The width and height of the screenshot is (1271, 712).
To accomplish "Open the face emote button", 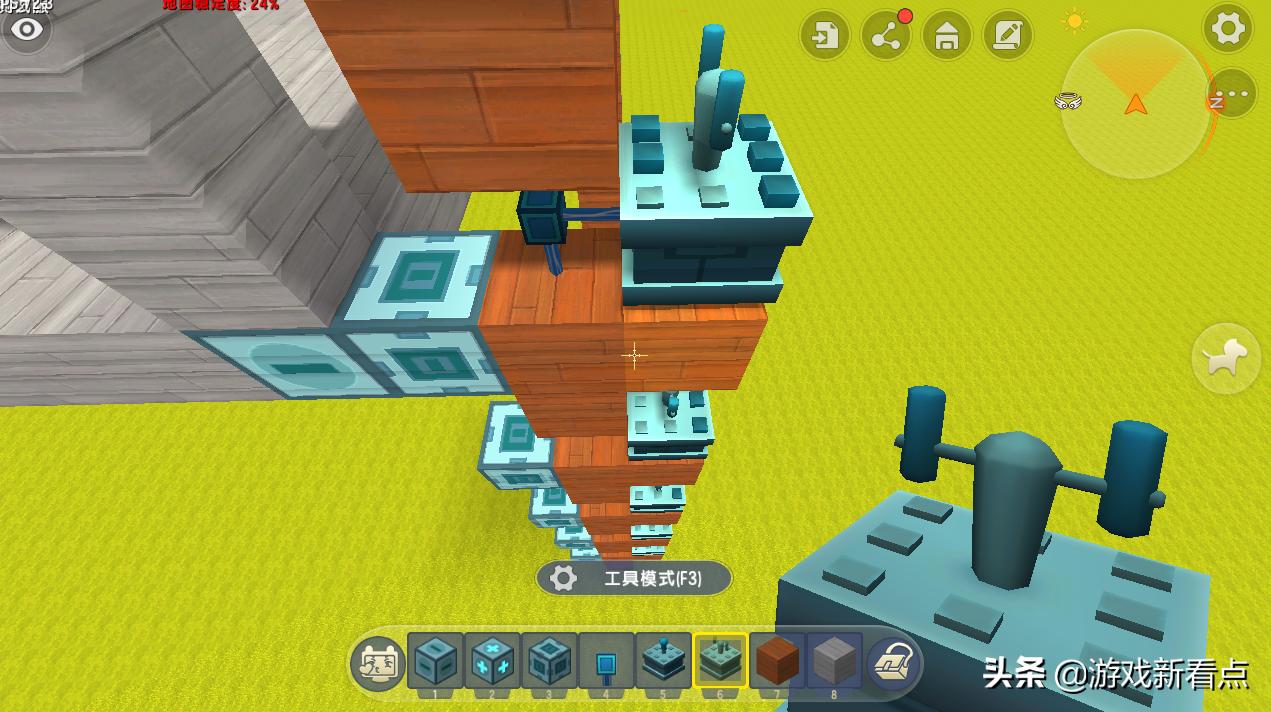I will (378, 662).
